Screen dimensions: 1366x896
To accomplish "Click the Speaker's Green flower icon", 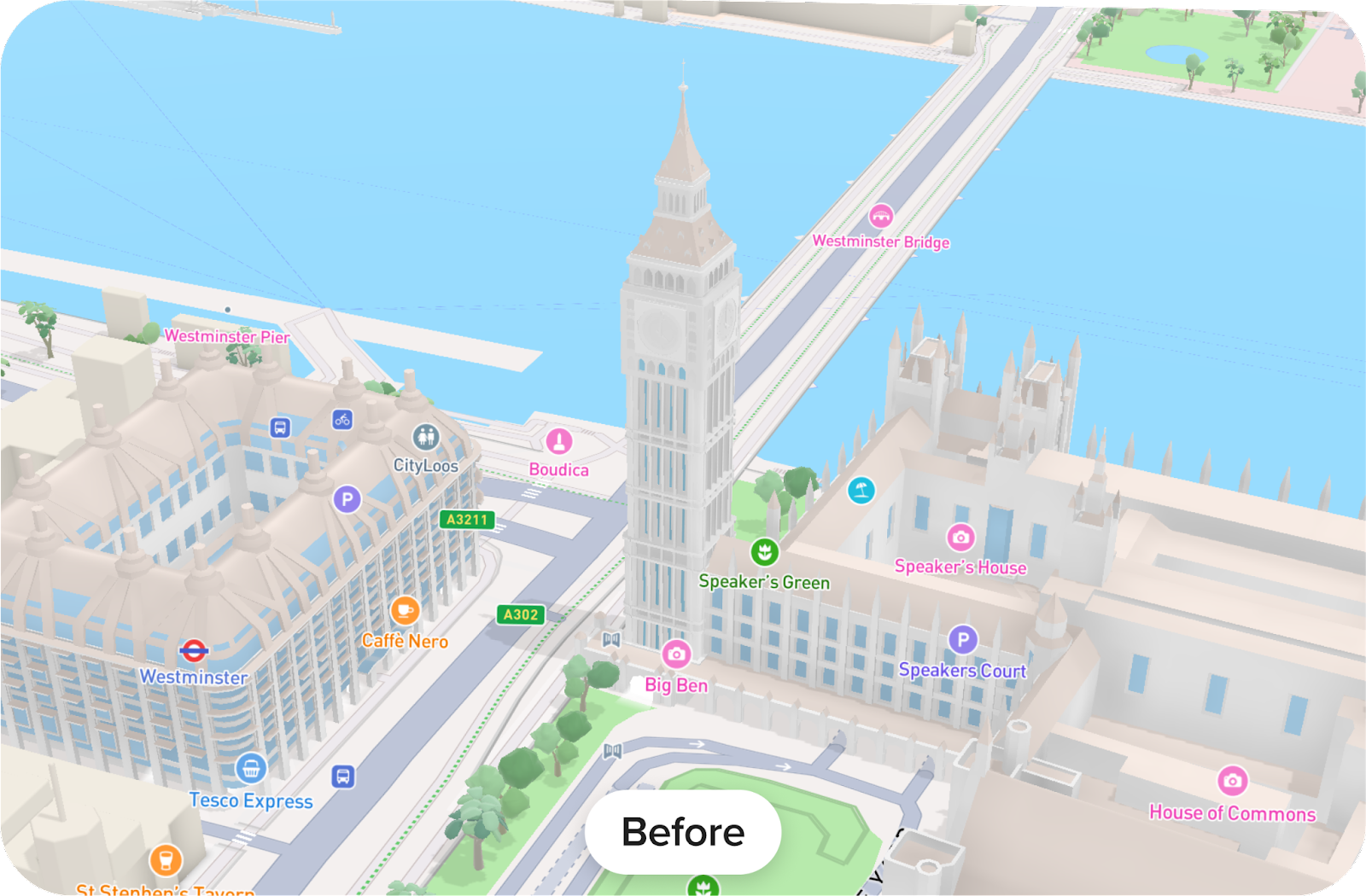I will click(x=764, y=551).
